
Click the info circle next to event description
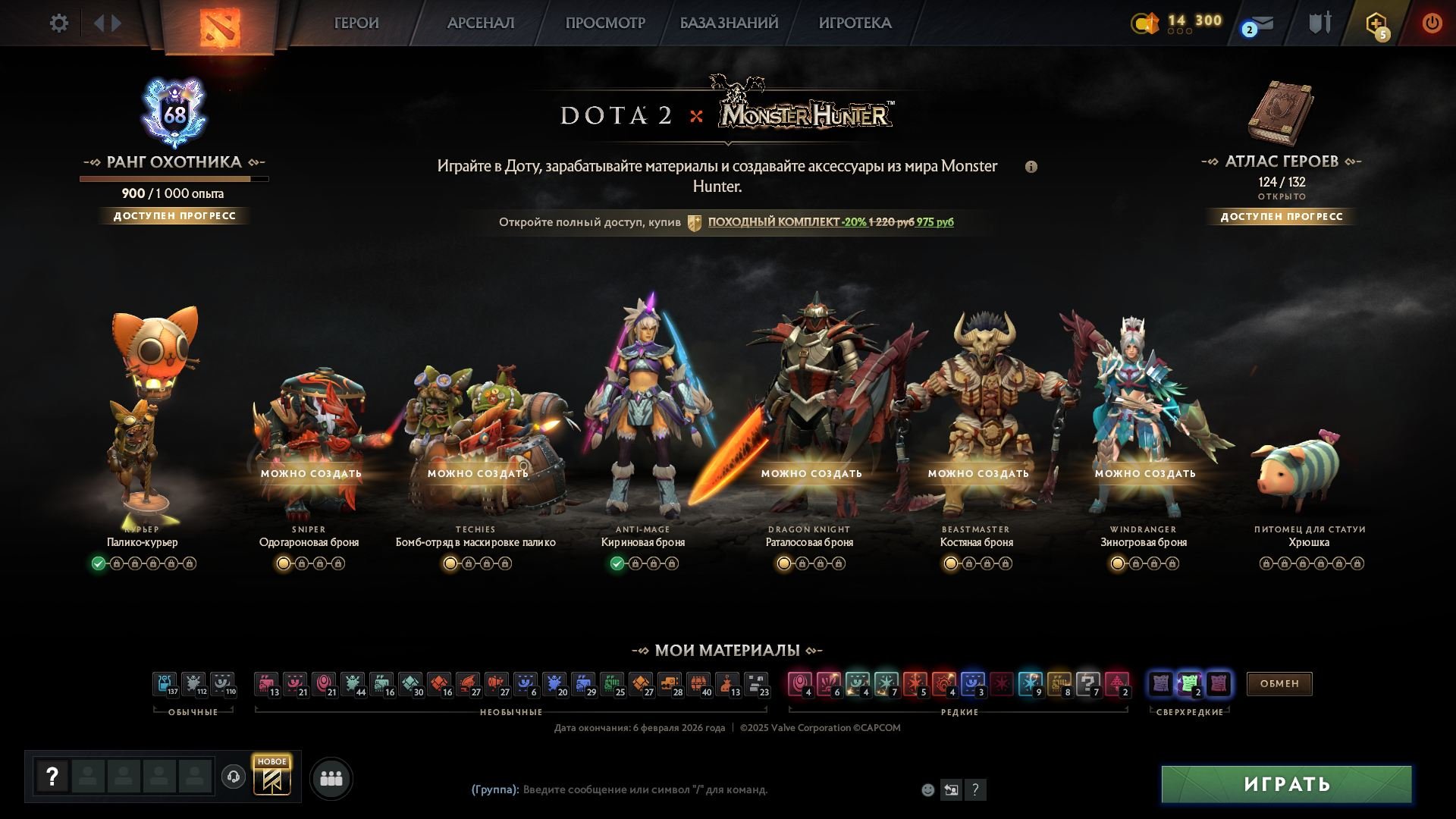[x=1032, y=167]
